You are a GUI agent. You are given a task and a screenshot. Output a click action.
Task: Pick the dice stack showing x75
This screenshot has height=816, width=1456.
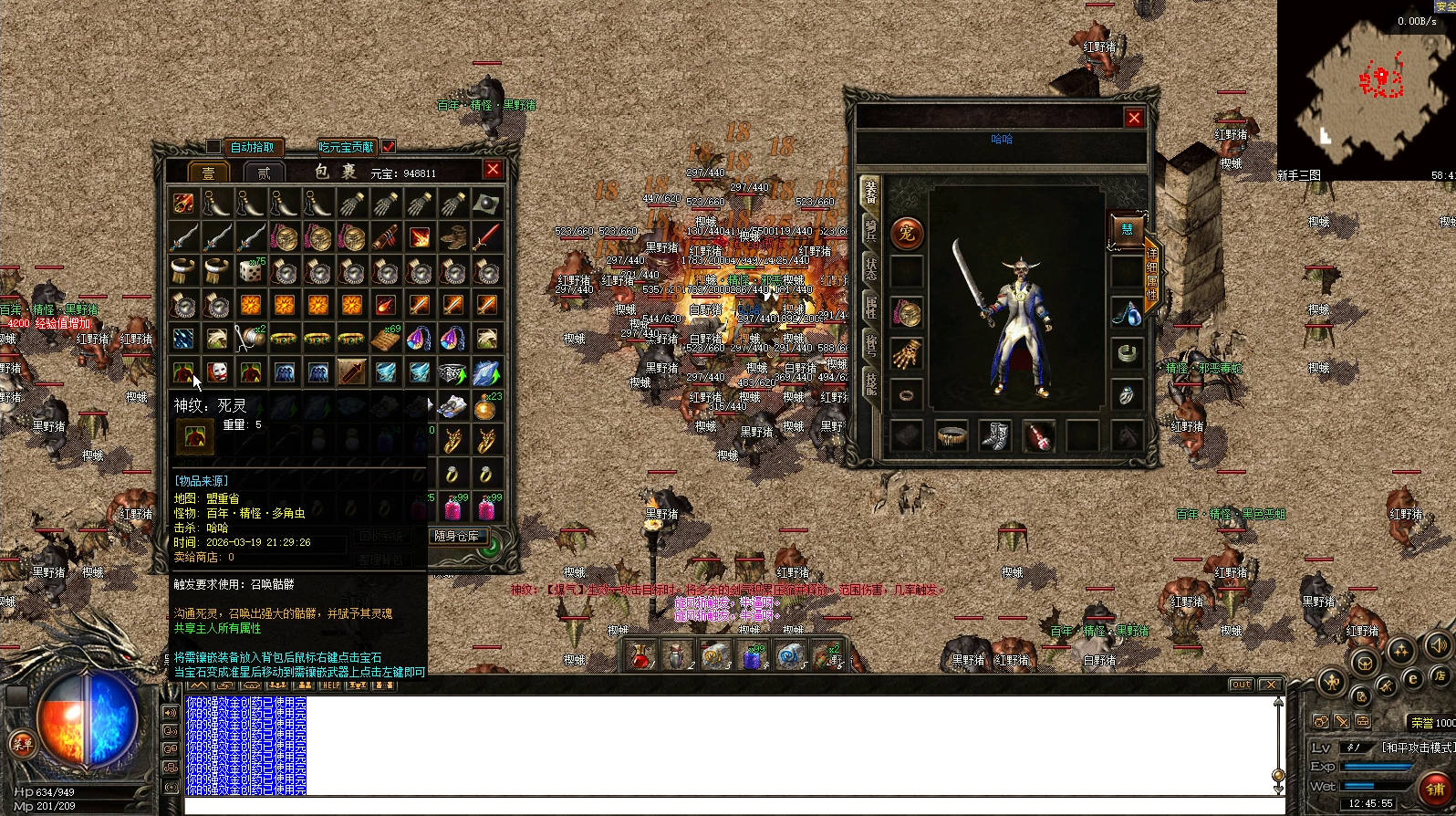point(251,271)
